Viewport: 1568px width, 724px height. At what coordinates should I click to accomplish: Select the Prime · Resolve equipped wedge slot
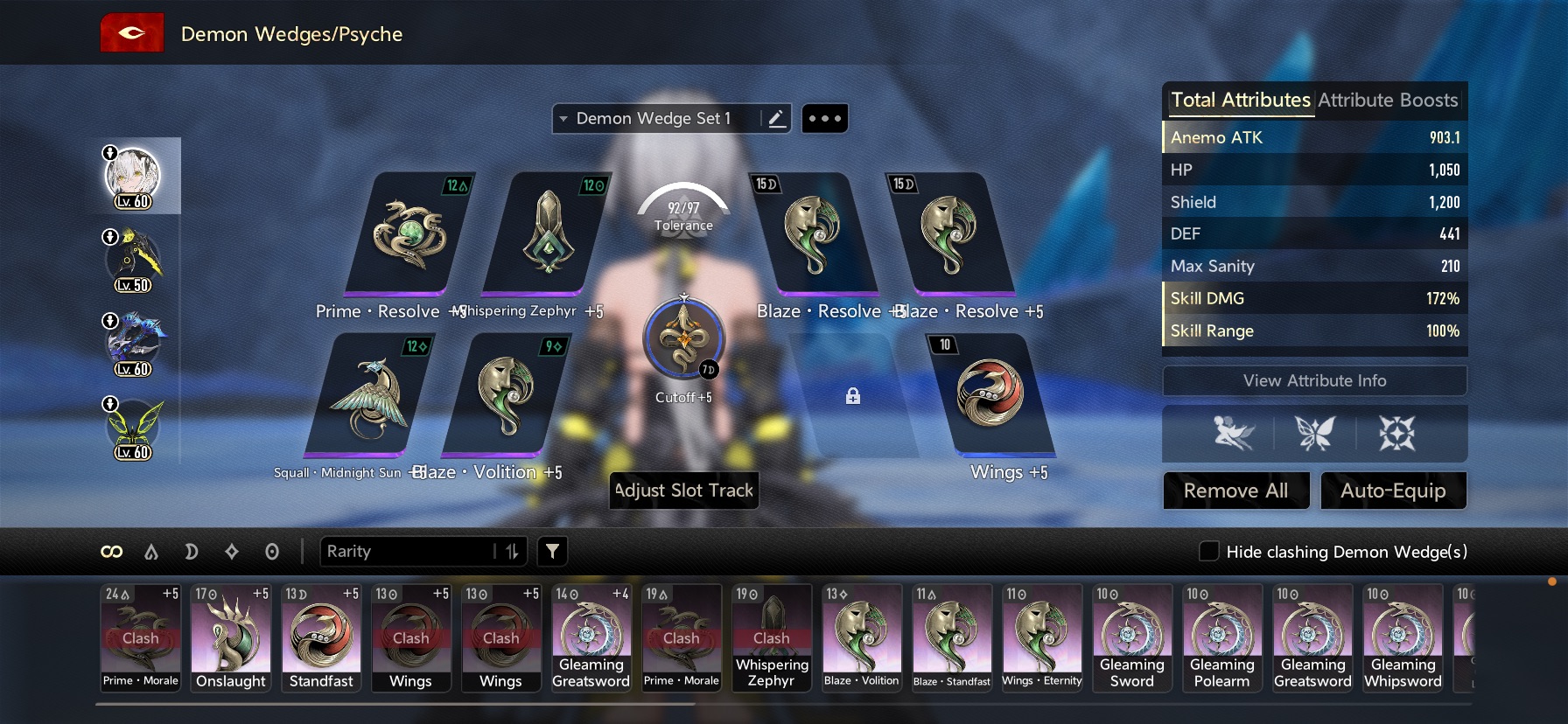coord(407,235)
